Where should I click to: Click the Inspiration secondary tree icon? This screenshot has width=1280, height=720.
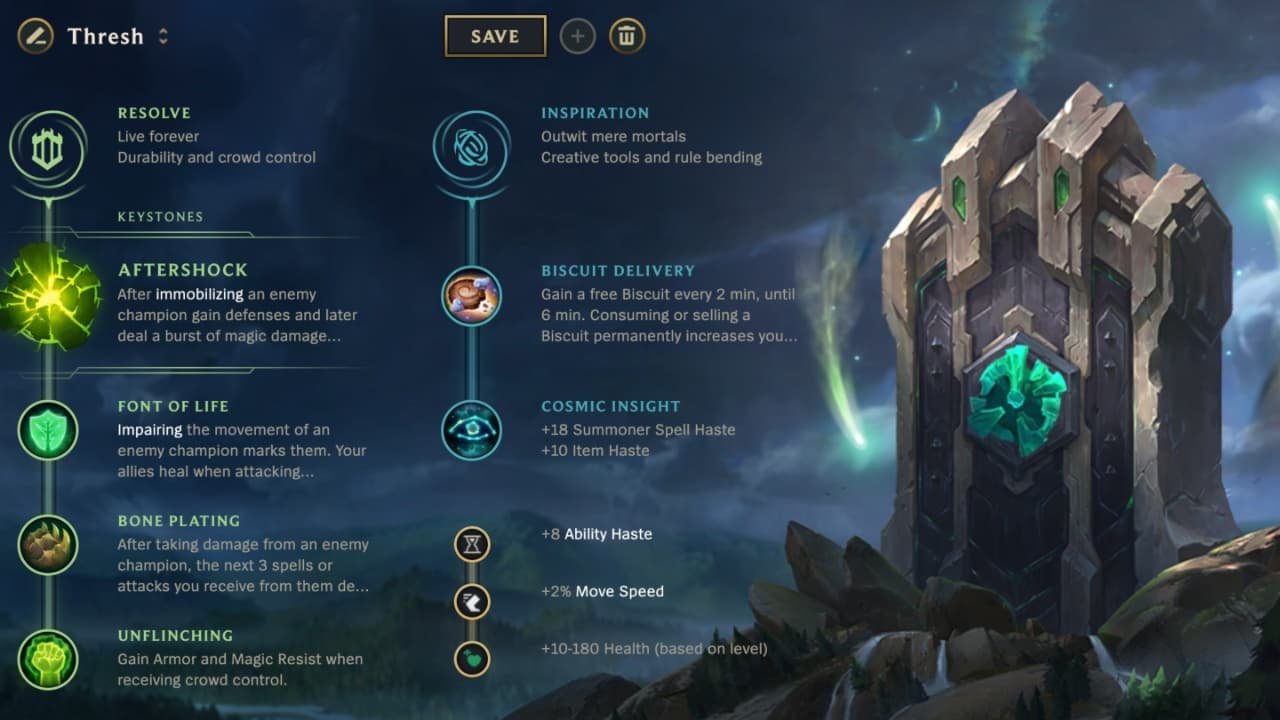pos(470,145)
